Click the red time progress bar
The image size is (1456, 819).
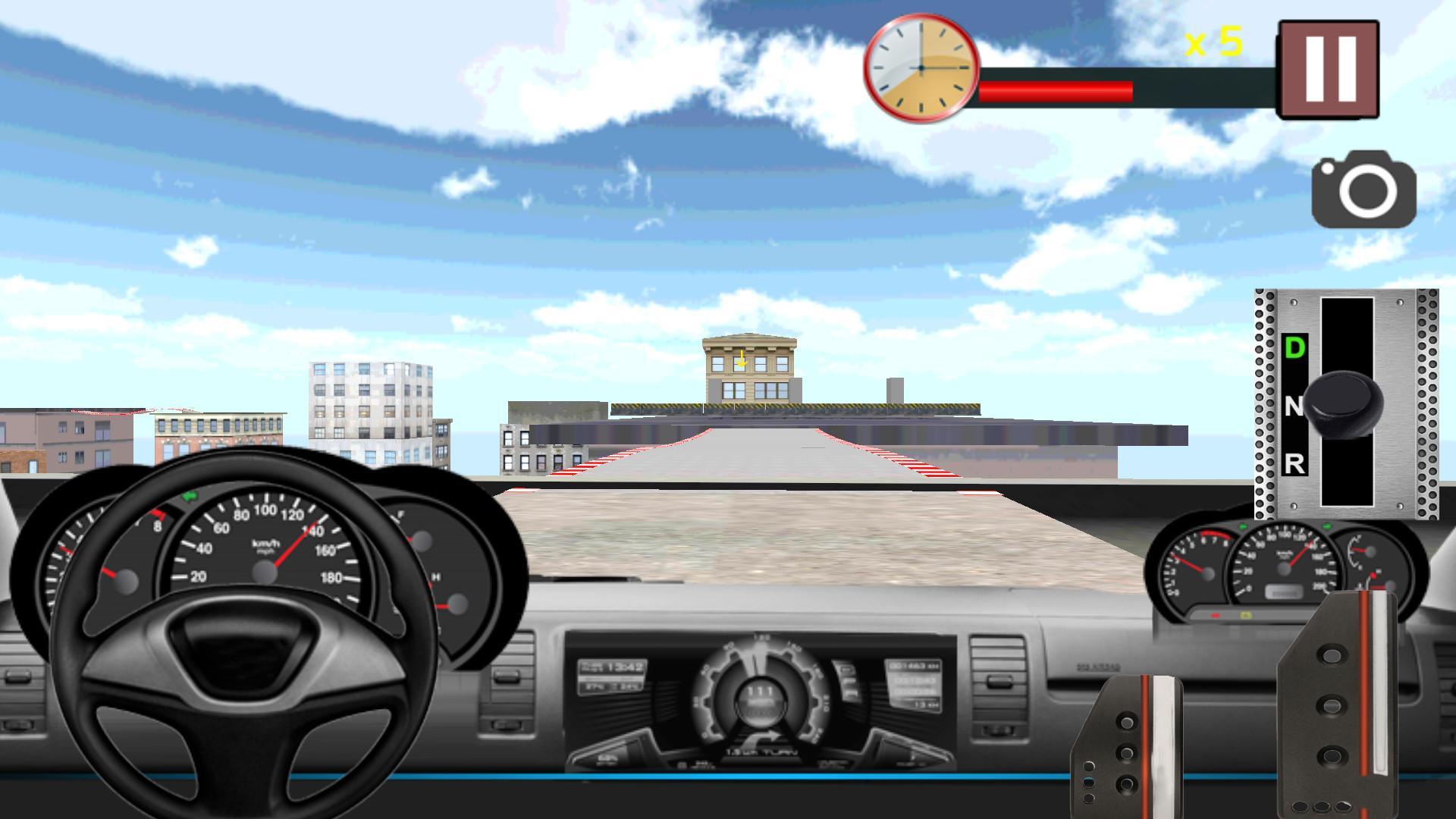pyautogui.click(x=1054, y=91)
